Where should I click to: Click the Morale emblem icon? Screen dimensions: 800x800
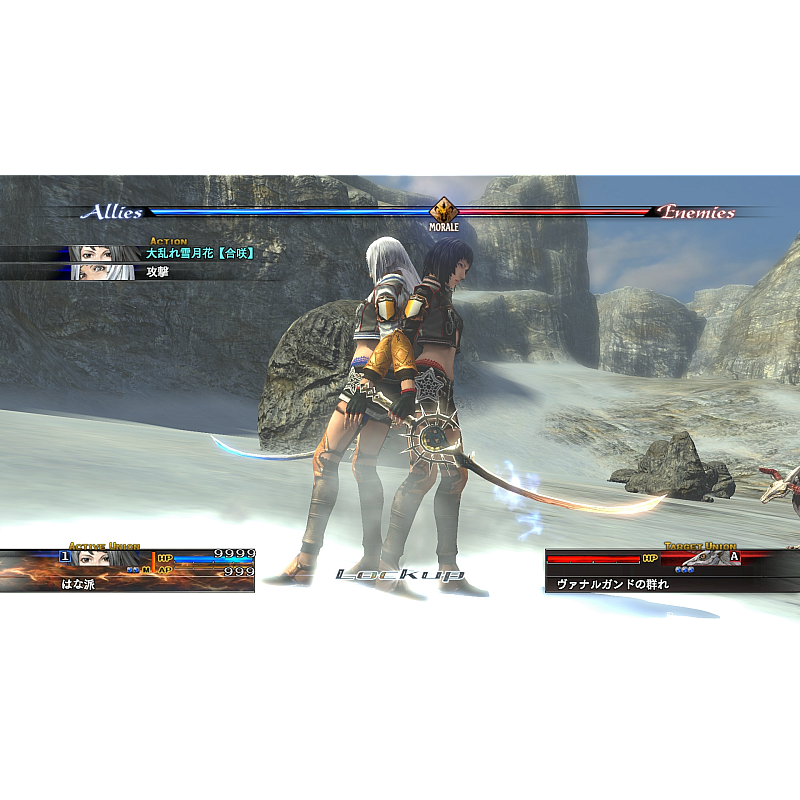point(444,212)
